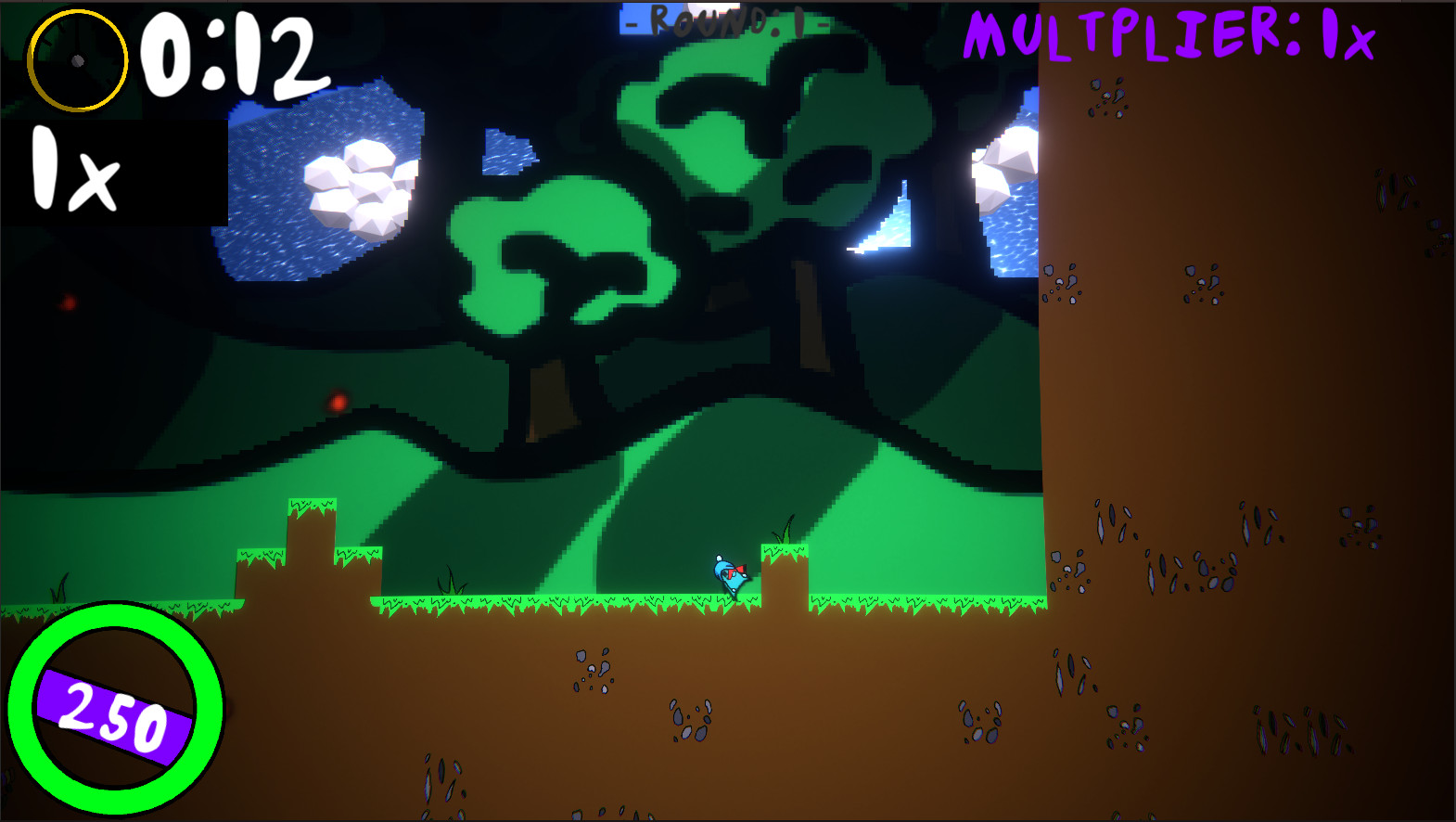Click the red firefly glow near the trees

click(337, 404)
